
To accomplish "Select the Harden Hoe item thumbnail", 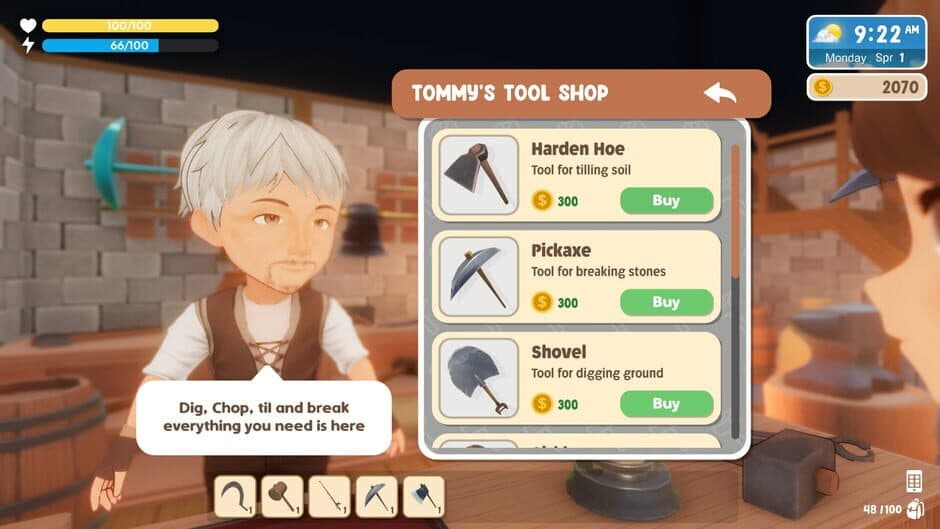I will [478, 175].
